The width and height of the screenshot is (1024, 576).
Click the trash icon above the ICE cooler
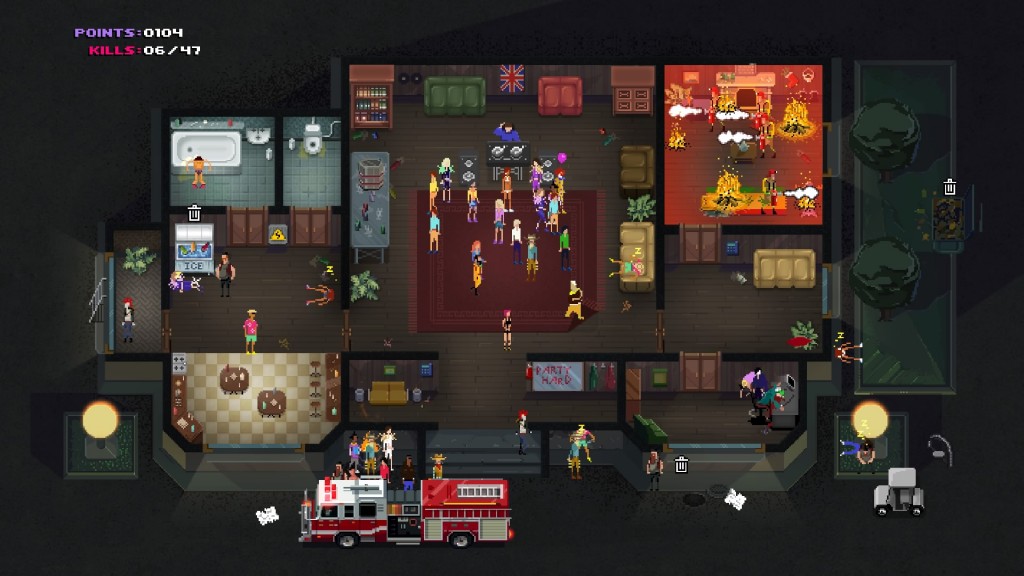coord(195,213)
